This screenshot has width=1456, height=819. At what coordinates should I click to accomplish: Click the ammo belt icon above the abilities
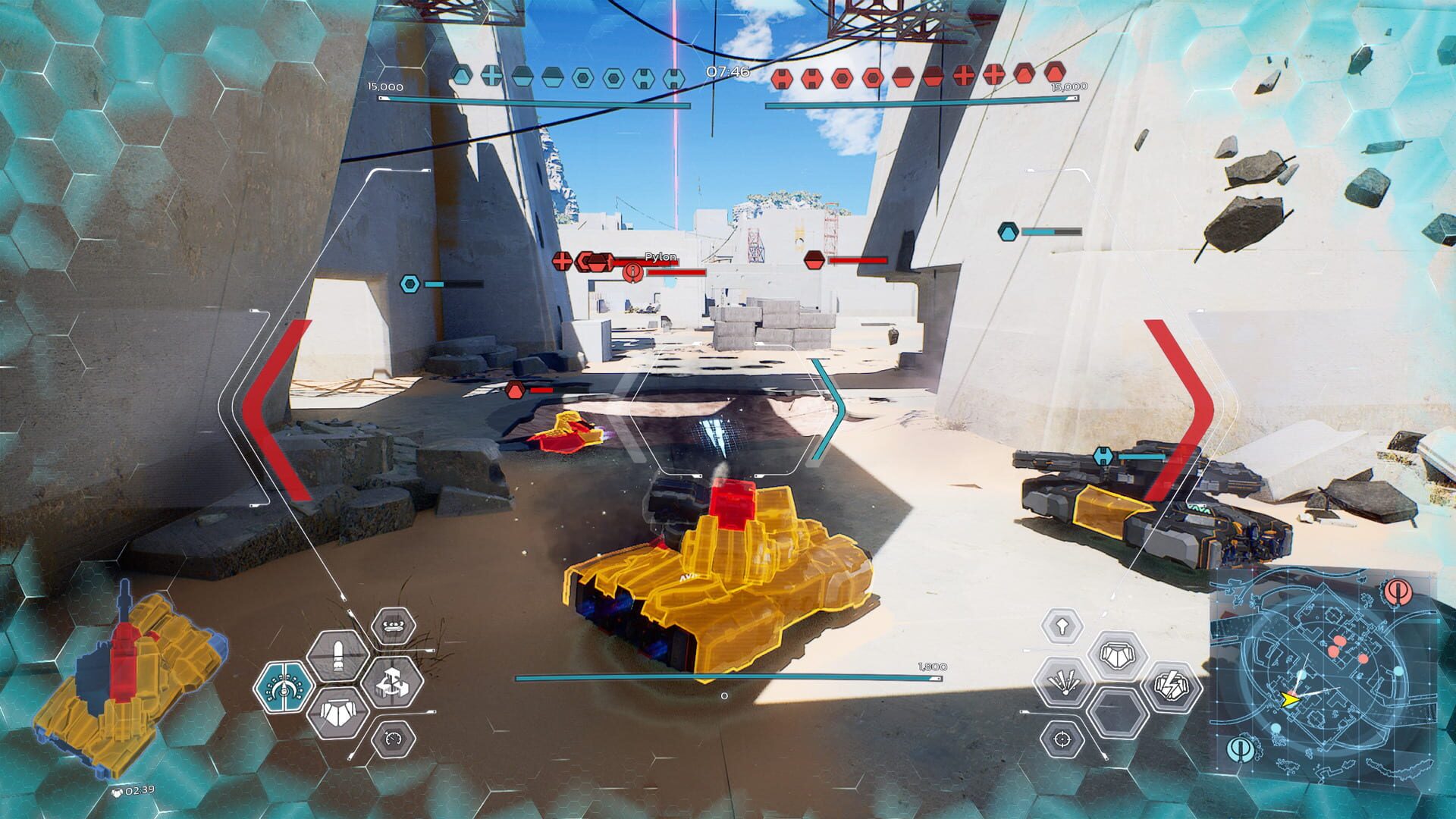point(394,626)
